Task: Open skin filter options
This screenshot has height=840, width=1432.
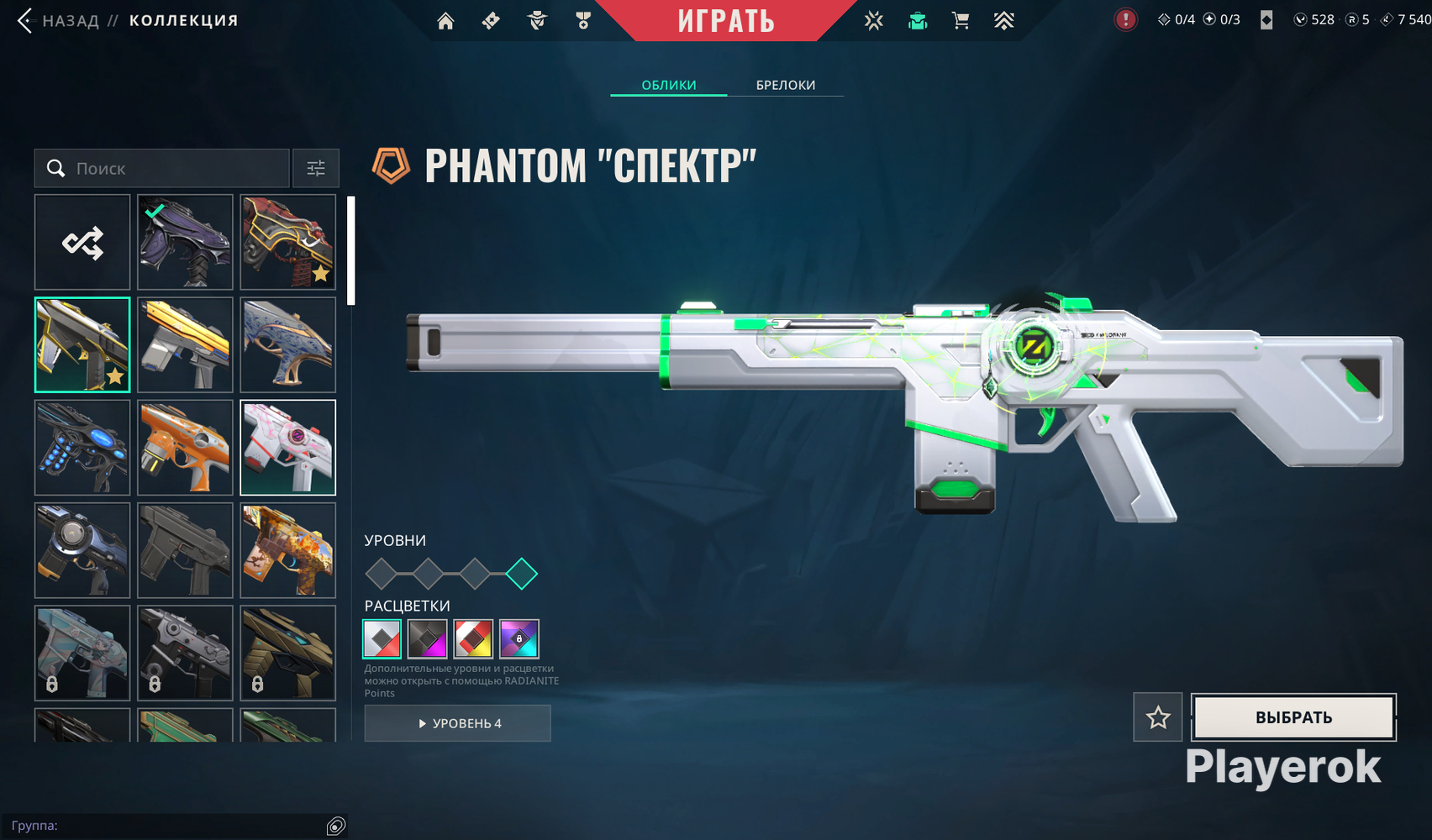Action: click(316, 169)
